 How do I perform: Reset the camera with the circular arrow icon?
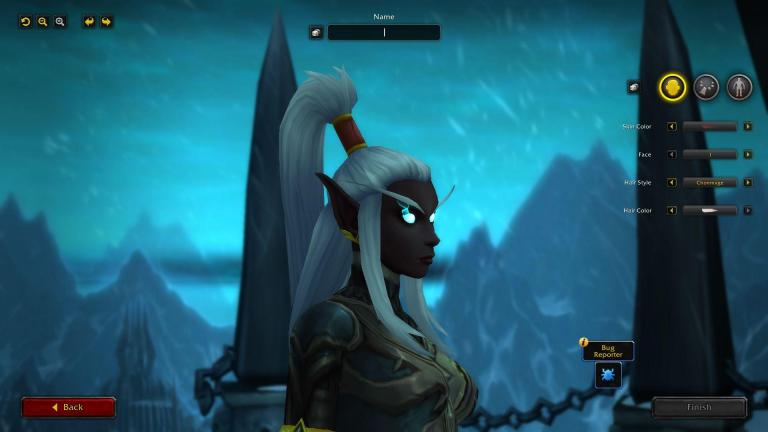coord(26,21)
